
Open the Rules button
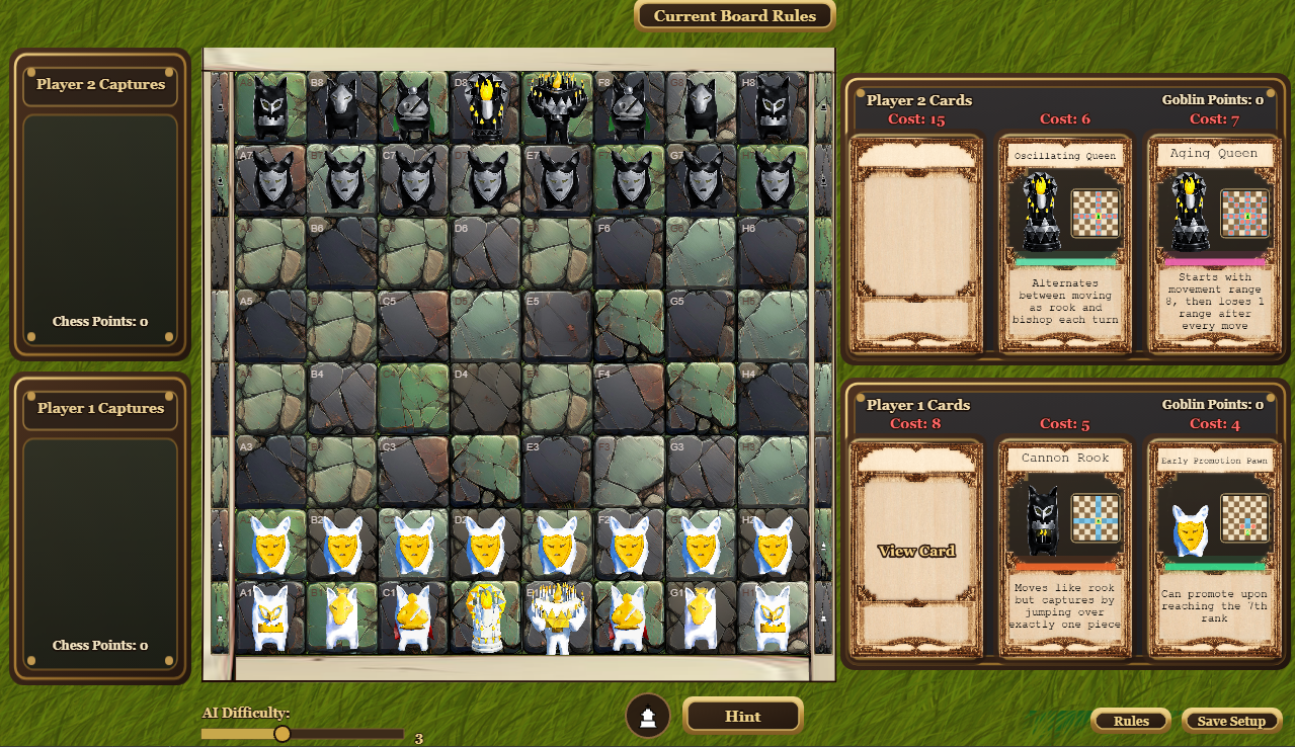click(1131, 721)
